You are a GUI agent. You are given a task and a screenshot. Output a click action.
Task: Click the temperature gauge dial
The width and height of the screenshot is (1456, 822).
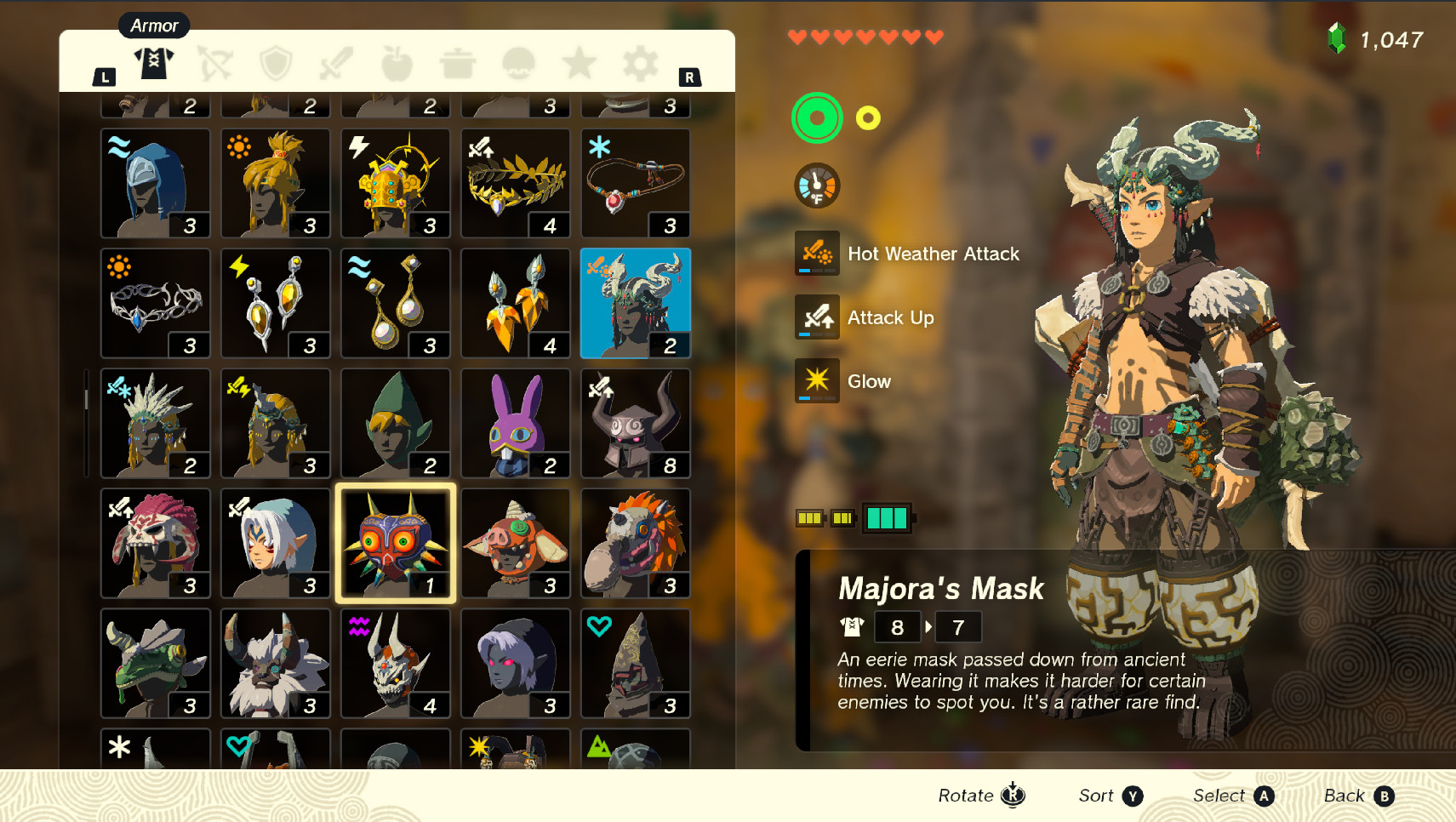[815, 186]
